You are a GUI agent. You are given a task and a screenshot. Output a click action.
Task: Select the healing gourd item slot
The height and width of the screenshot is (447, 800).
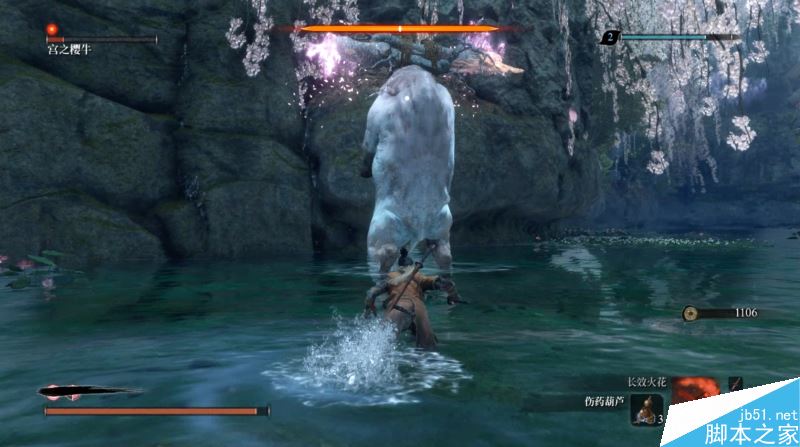click(x=646, y=406)
